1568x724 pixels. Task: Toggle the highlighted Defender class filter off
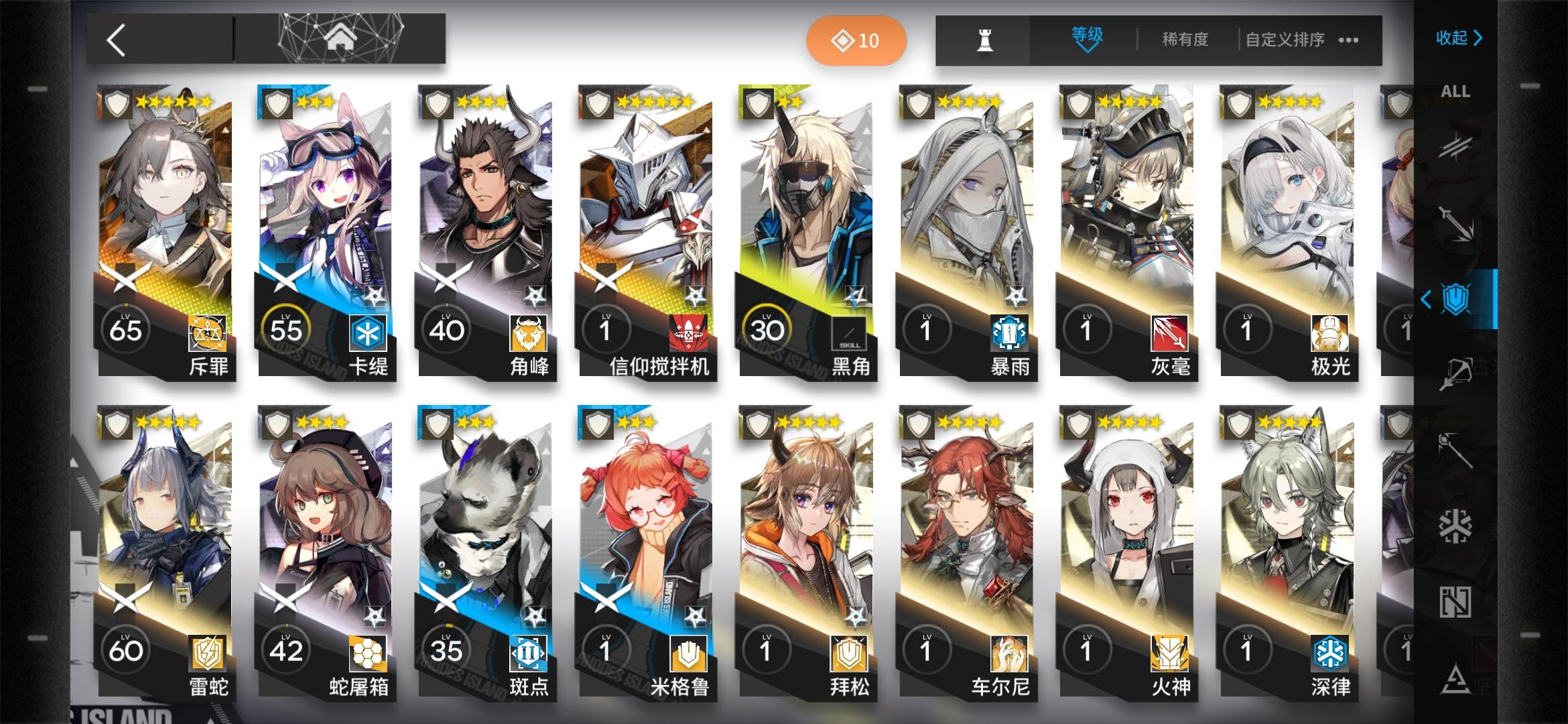[x=1455, y=297]
